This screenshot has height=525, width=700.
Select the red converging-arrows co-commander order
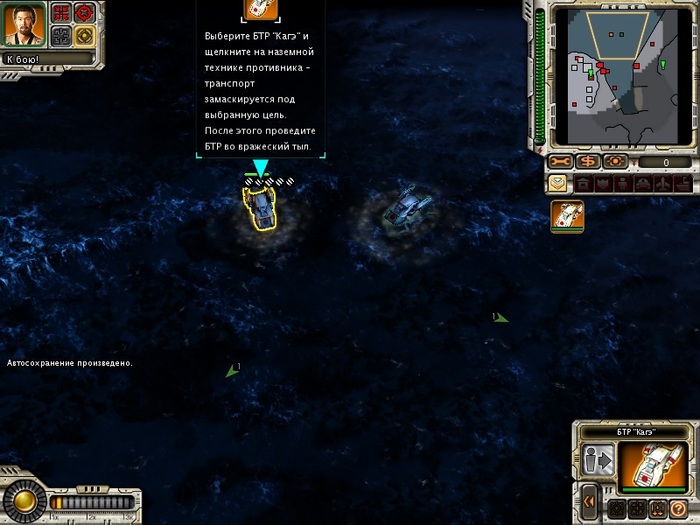(x=61, y=13)
